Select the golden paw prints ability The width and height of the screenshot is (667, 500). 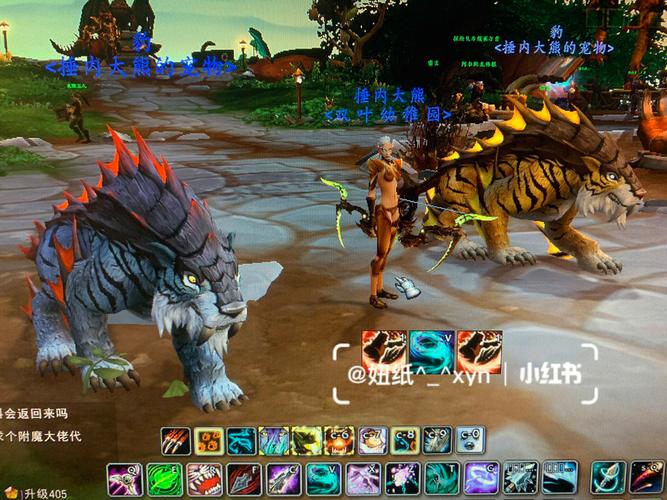coord(209,441)
